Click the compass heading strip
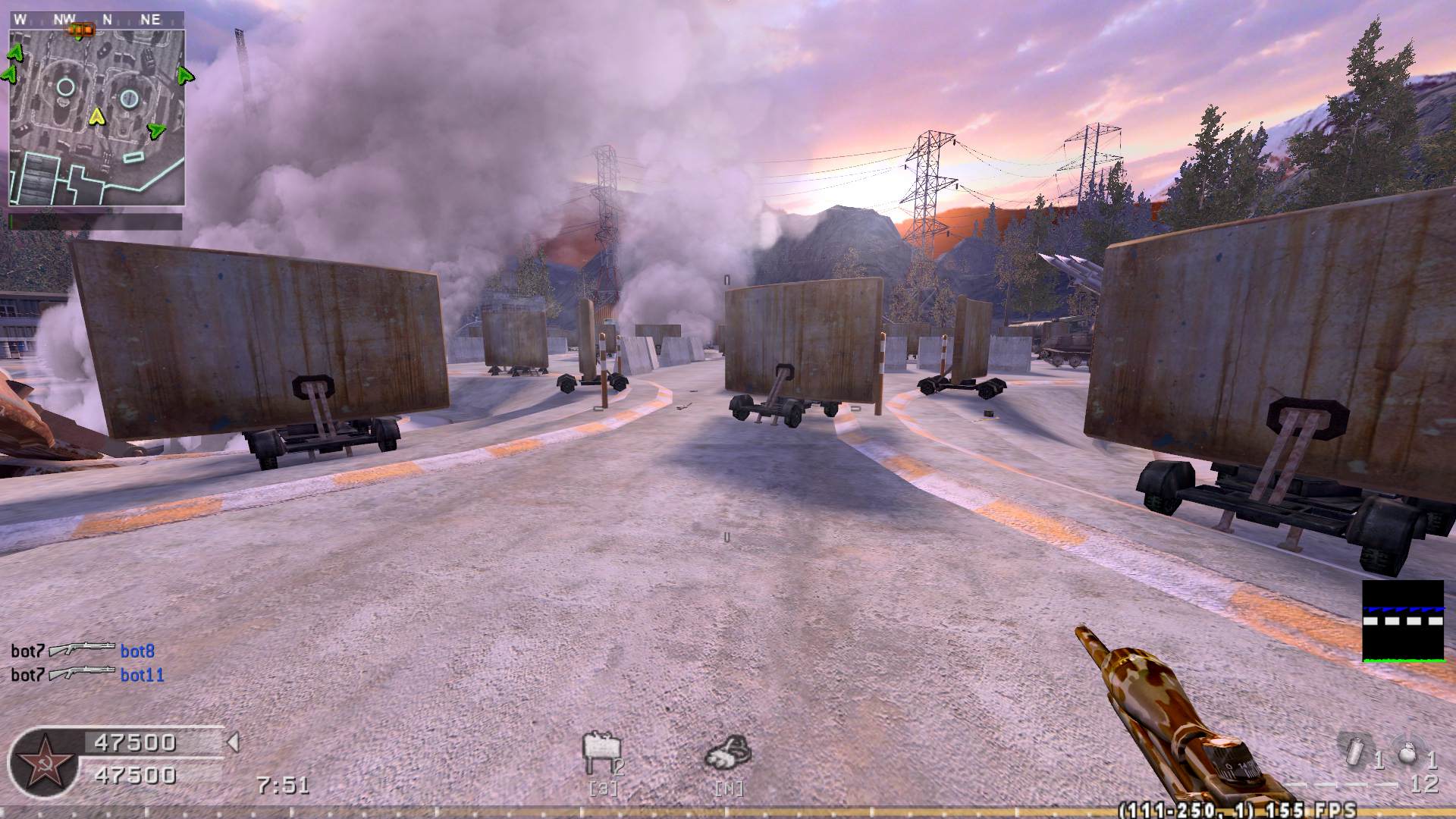Viewport: 1456px width, 819px height. (x=96, y=20)
